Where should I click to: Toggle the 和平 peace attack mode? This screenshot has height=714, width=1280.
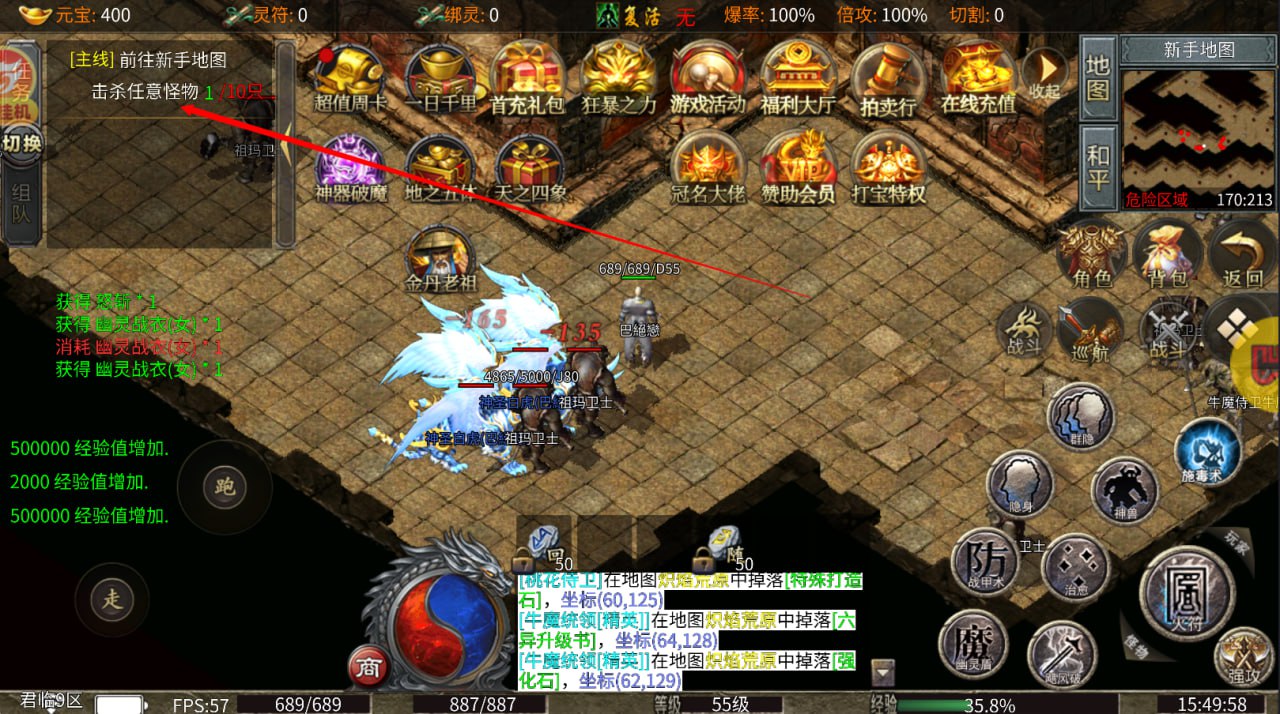[x=1098, y=168]
